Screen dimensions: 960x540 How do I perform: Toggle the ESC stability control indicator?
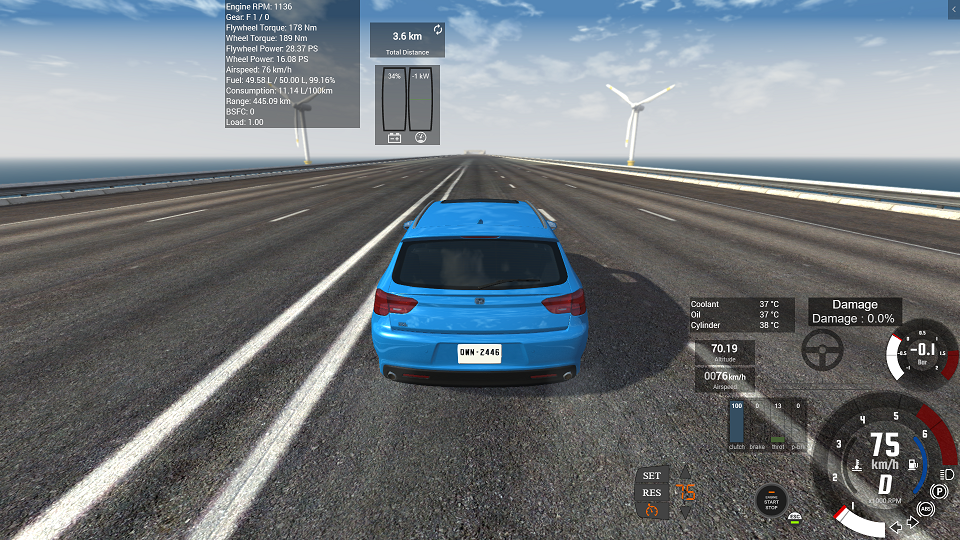tap(795, 518)
